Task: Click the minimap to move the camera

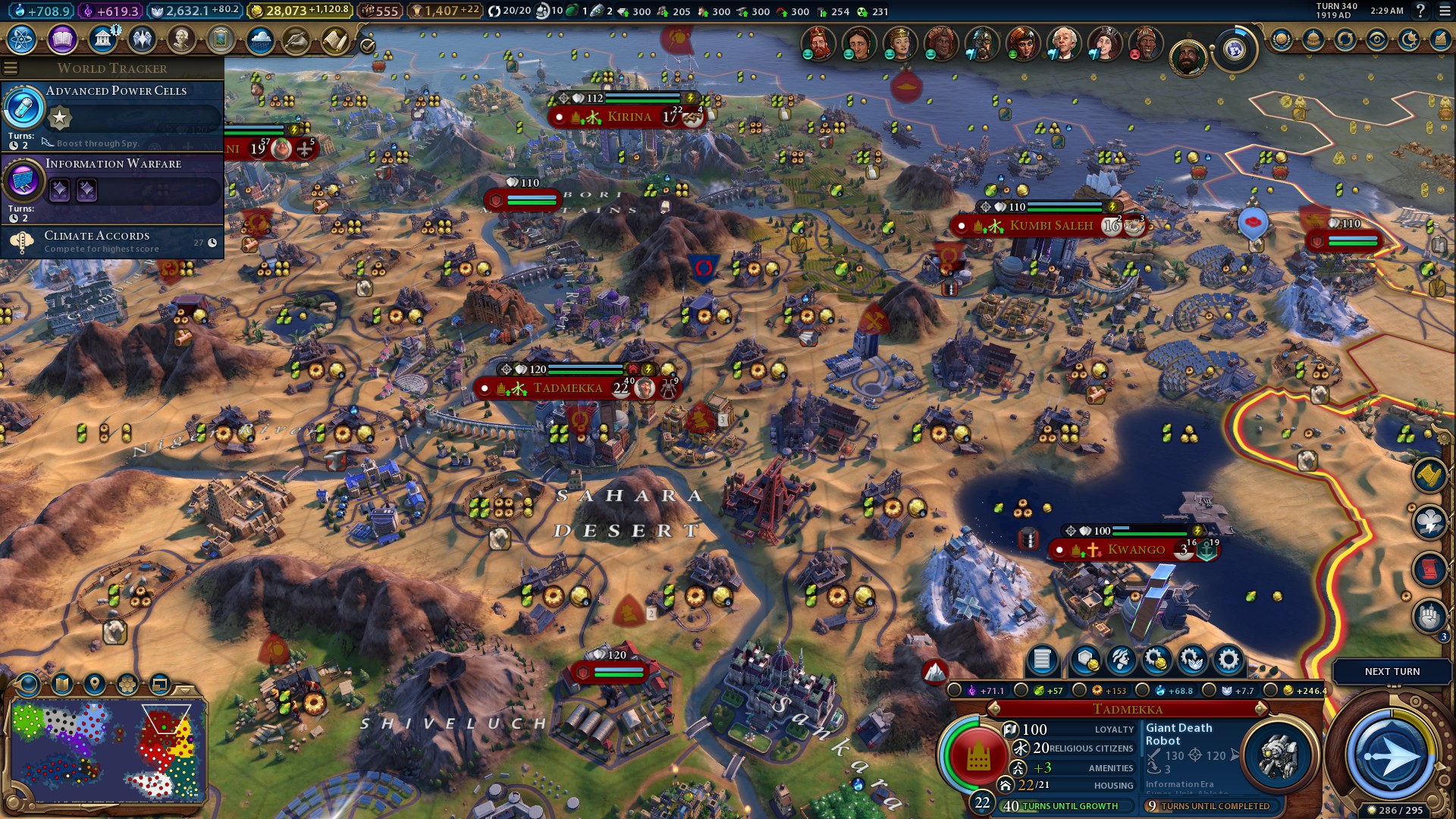Action: [106, 751]
